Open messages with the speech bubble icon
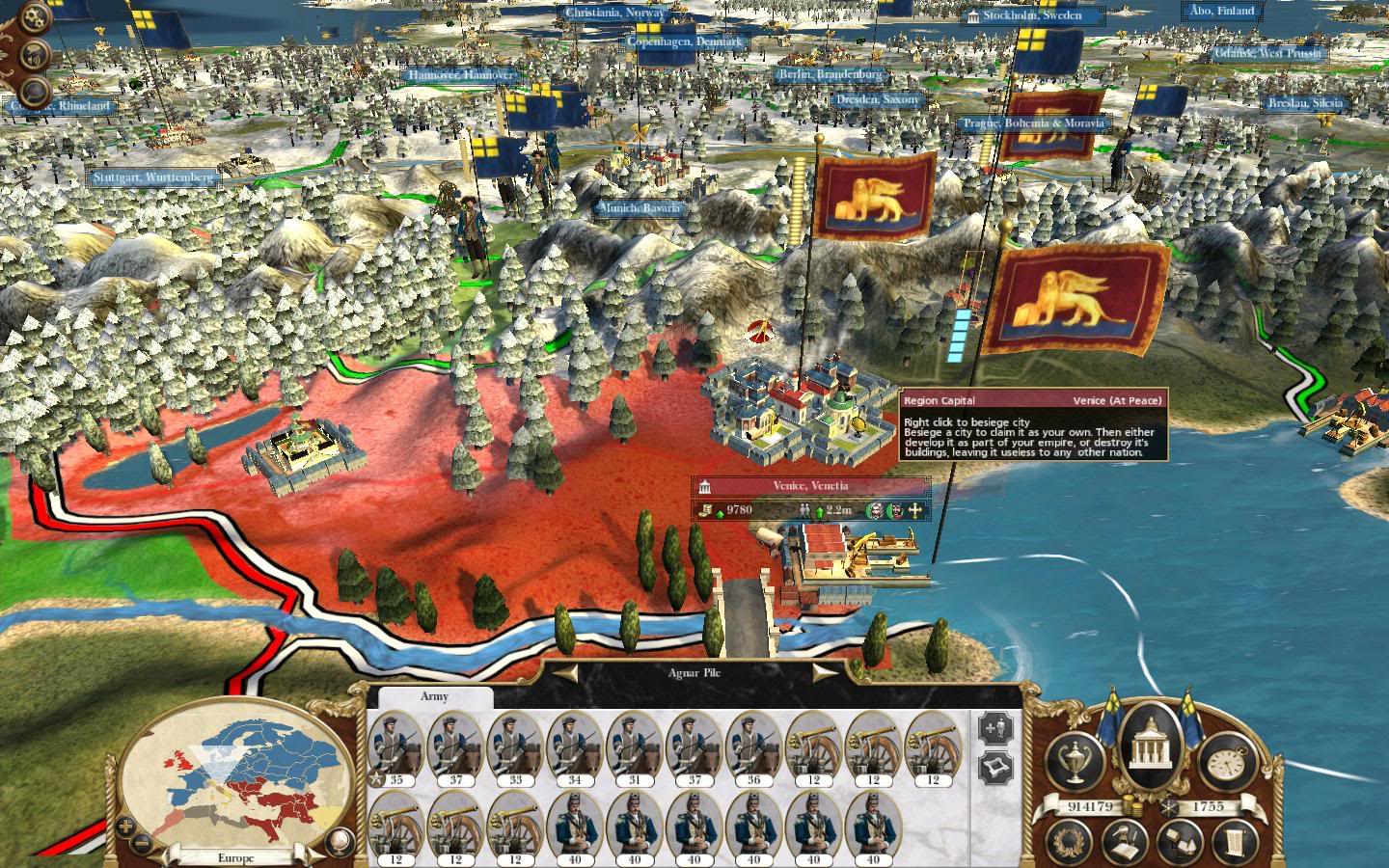Viewport: 1389px width, 868px height. click(34, 94)
